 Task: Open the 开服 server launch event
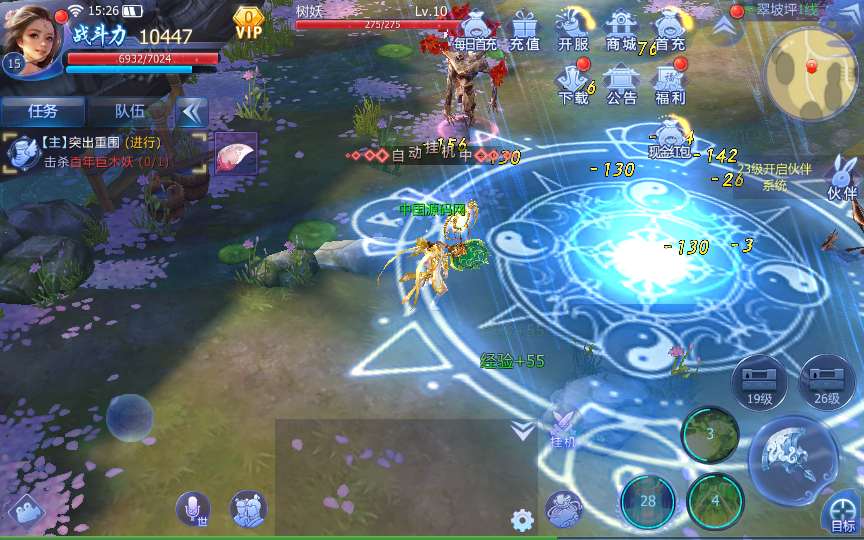573,30
